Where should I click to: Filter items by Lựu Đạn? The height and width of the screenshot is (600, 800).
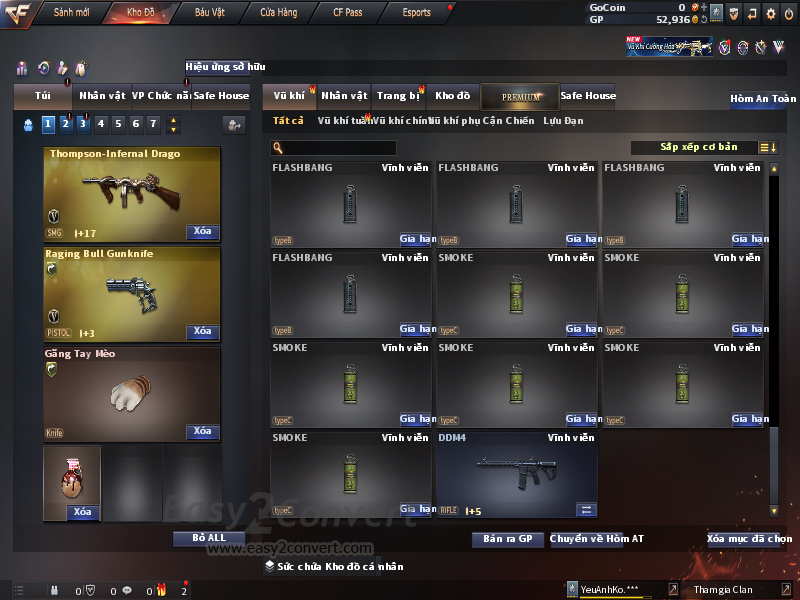[563, 121]
